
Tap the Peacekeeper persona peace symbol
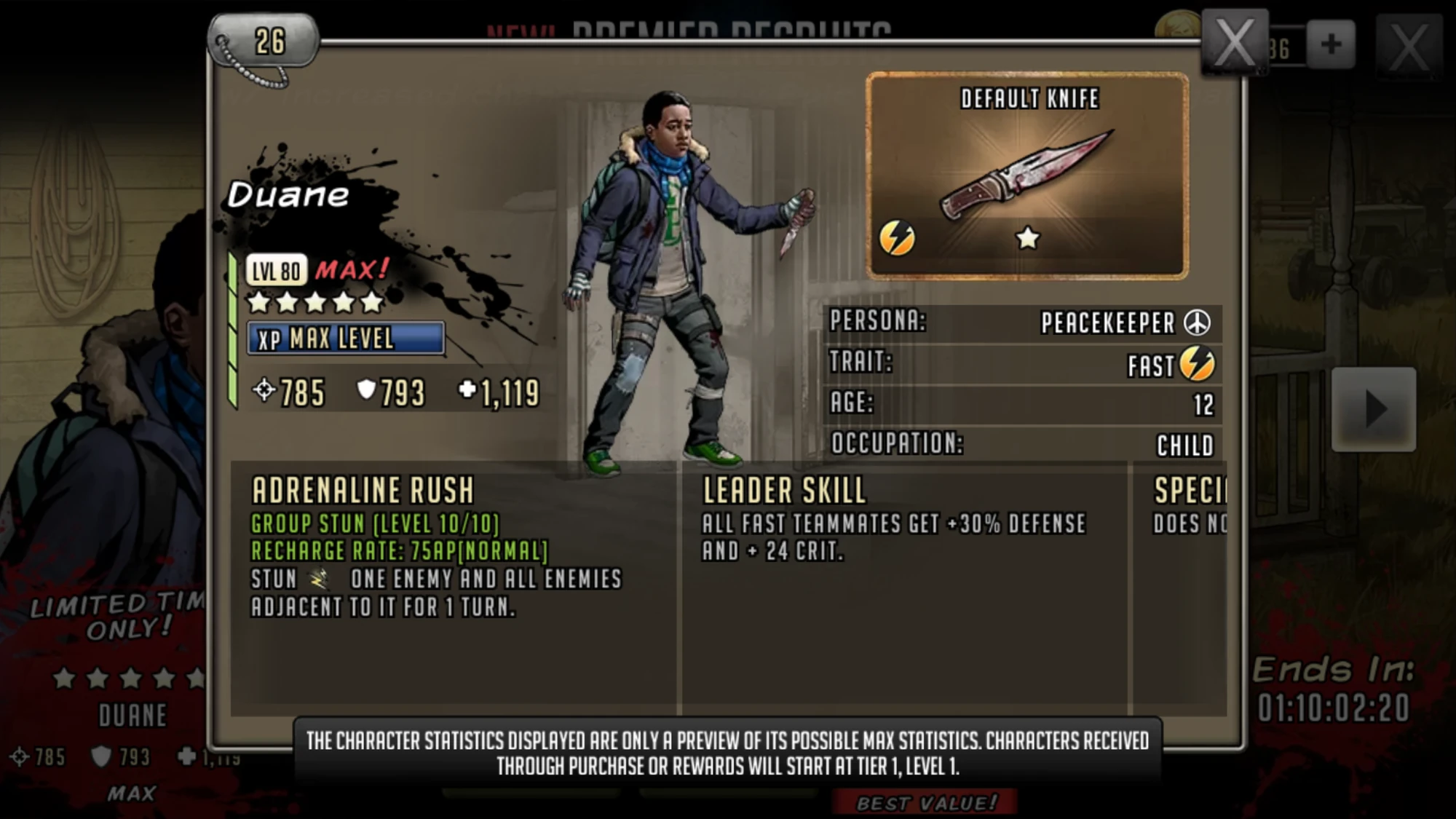coord(1198,323)
